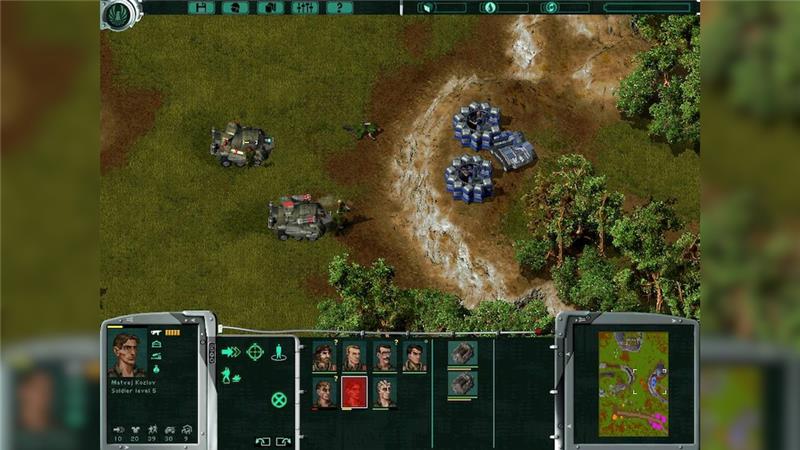Choose the standing soldier stance command
The width and height of the screenshot is (800, 450).
(279, 351)
